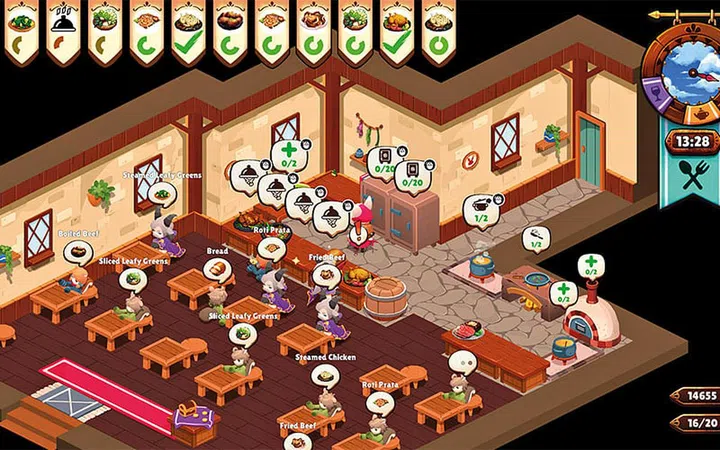Click the Steamed Chicken order bubble

click(325, 374)
